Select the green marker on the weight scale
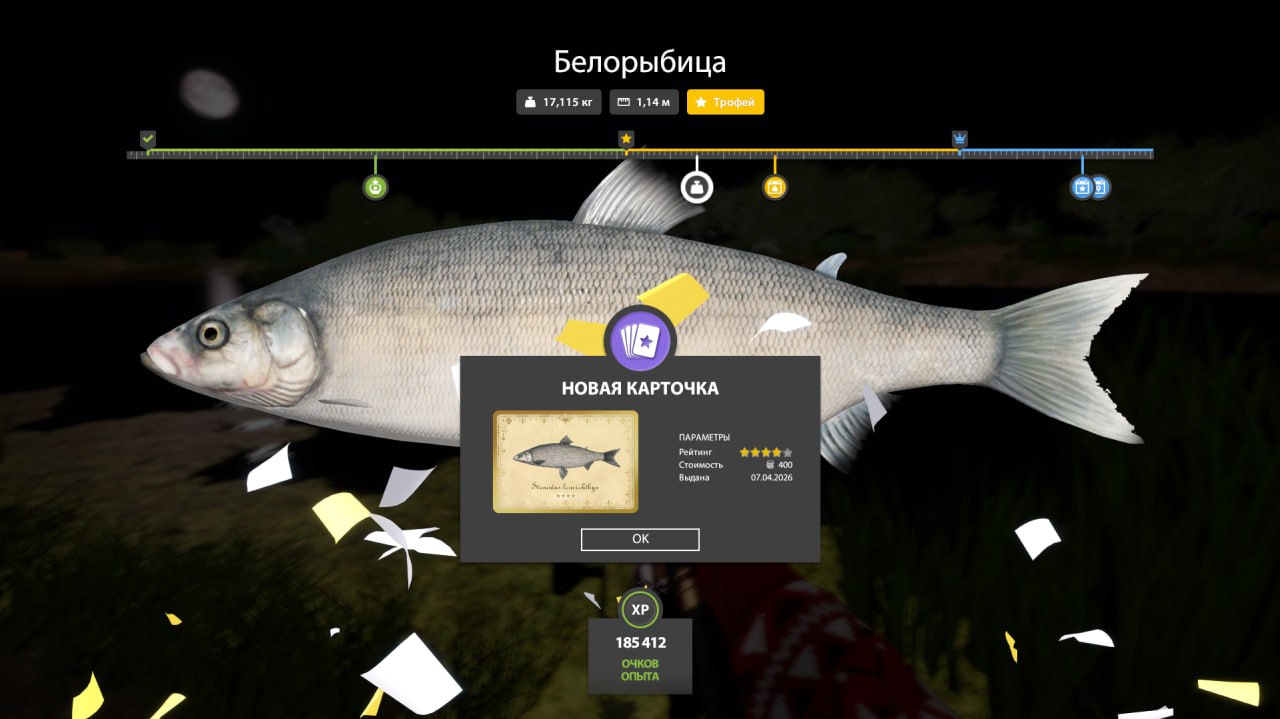The height and width of the screenshot is (719, 1280). pos(375,187)
